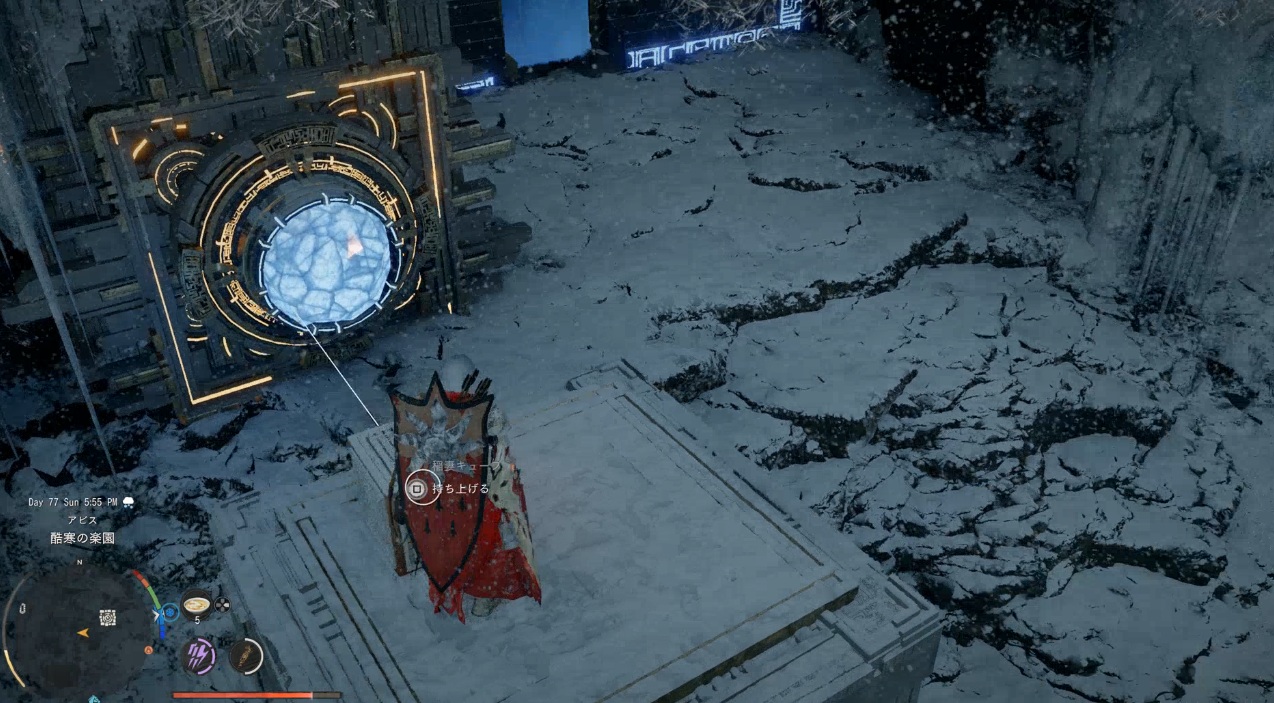
Task: Select the blue snowflake cold status icon
Action: [x=170, y=610]
